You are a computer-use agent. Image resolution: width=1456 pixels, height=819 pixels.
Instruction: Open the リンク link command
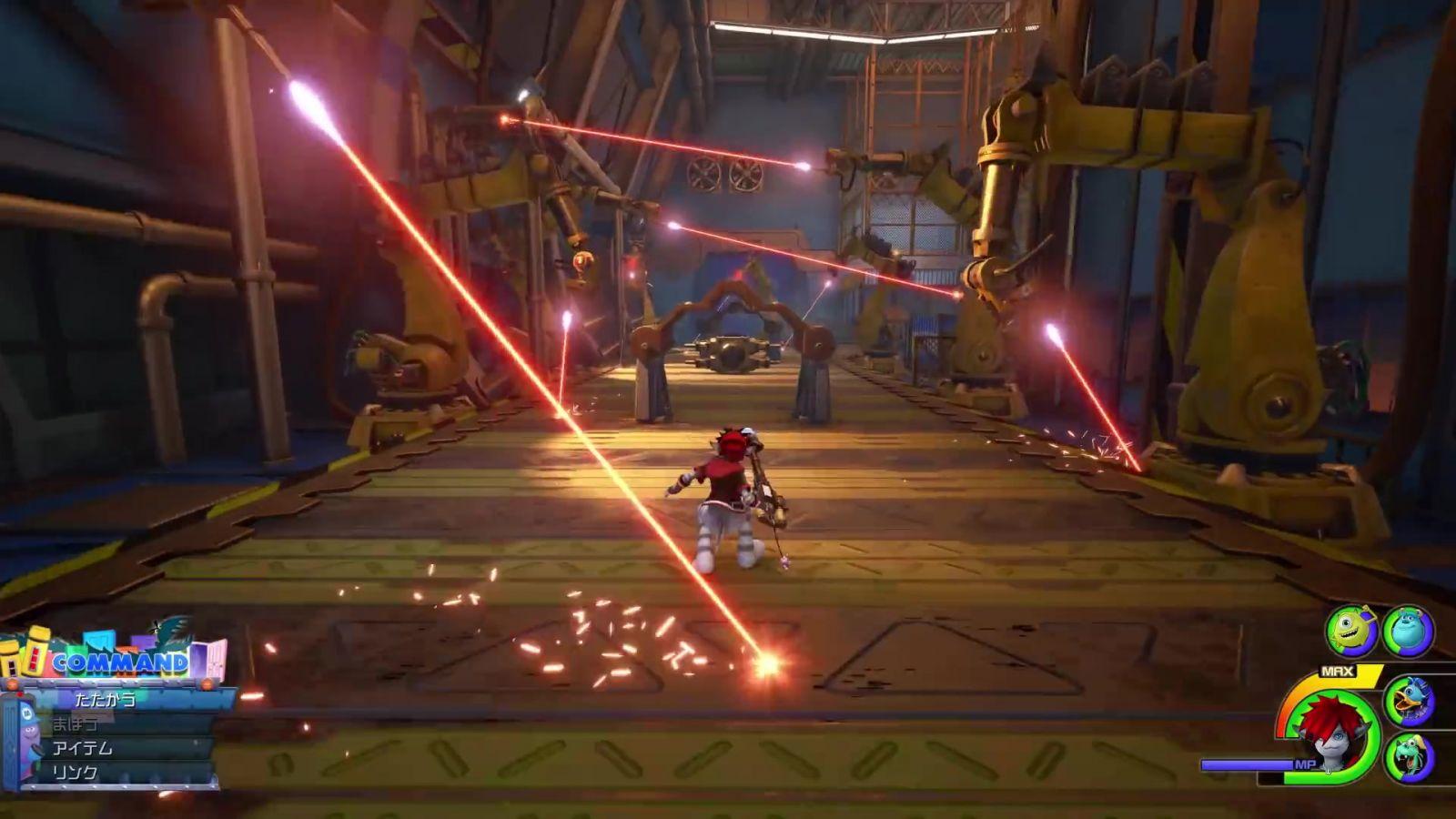pos(76,772)
